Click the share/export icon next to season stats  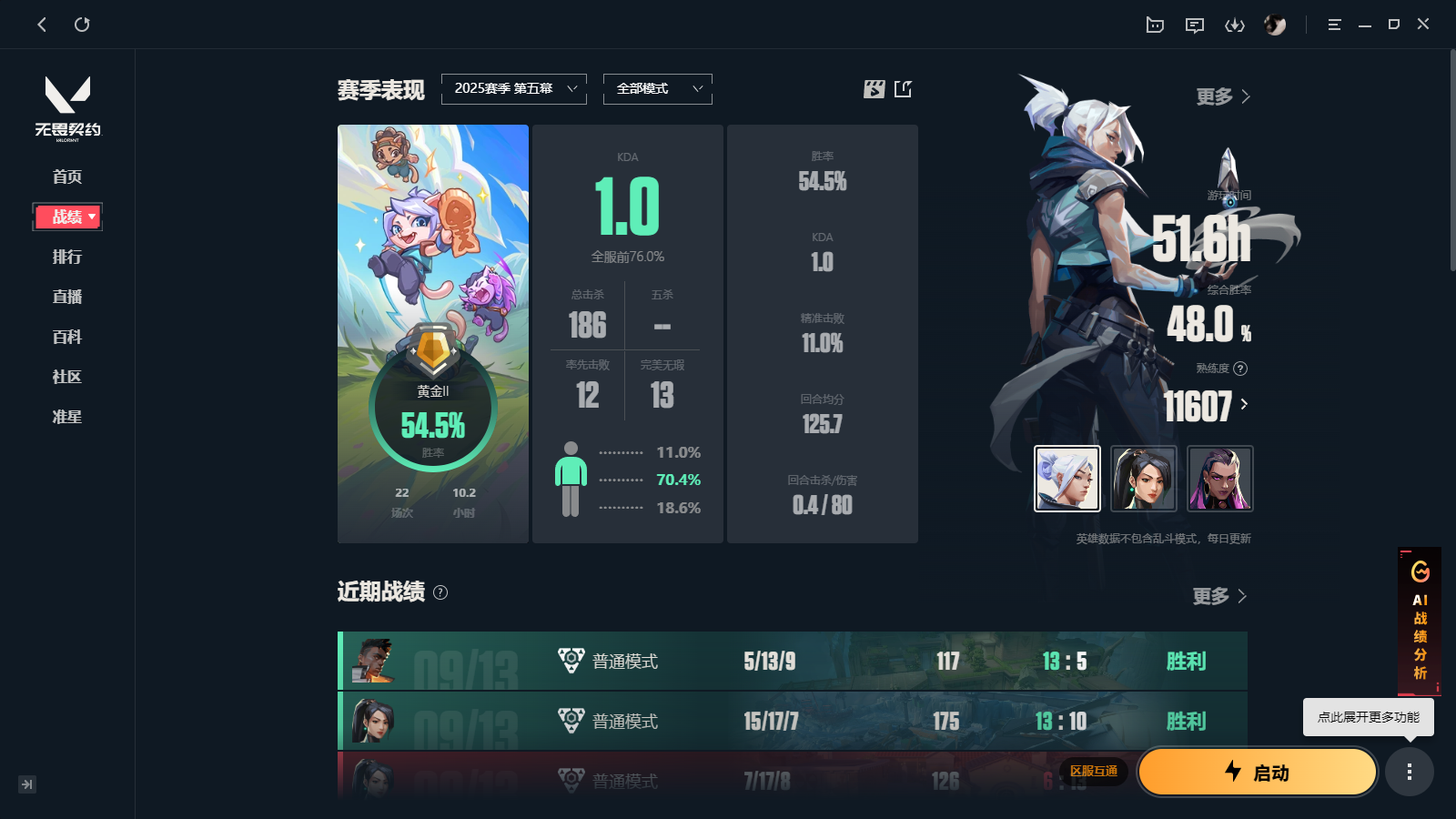pyautogui.click(x=902, y=88)
